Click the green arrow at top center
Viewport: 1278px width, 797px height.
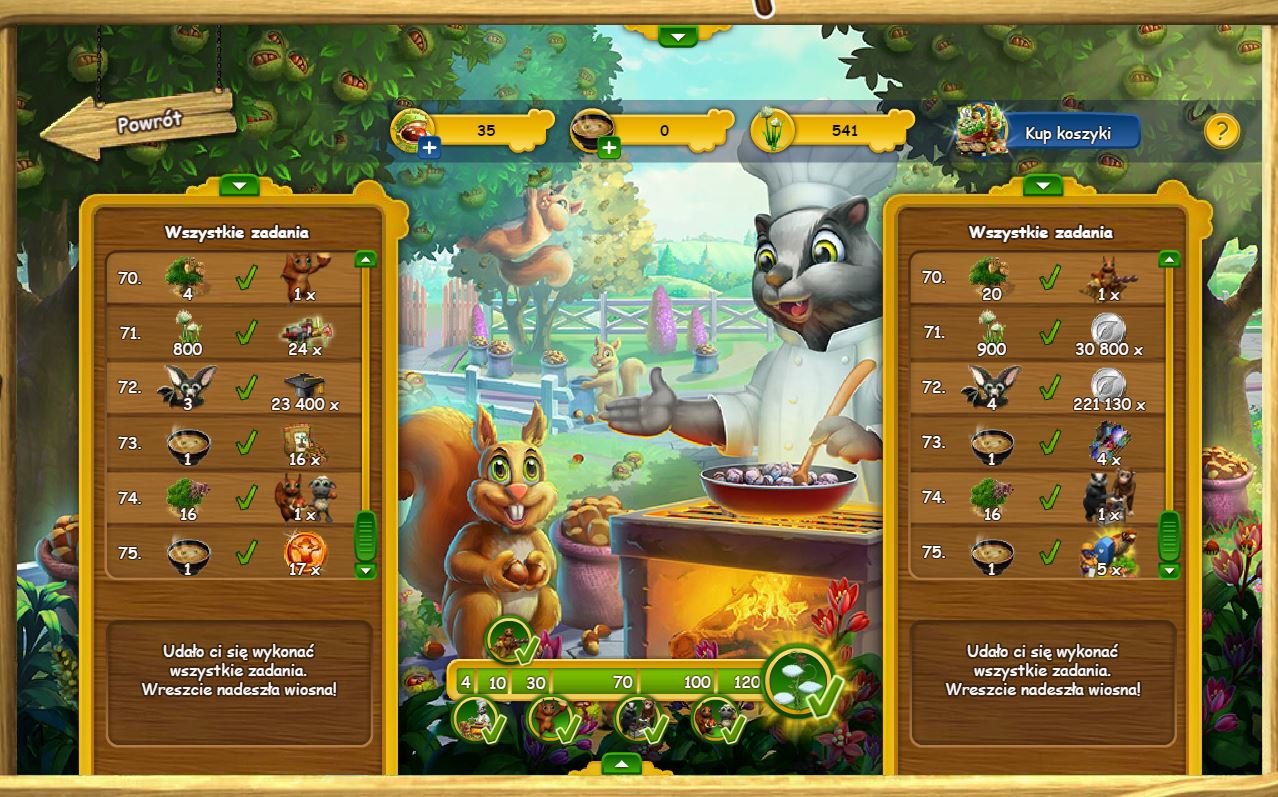coord(678,37)
